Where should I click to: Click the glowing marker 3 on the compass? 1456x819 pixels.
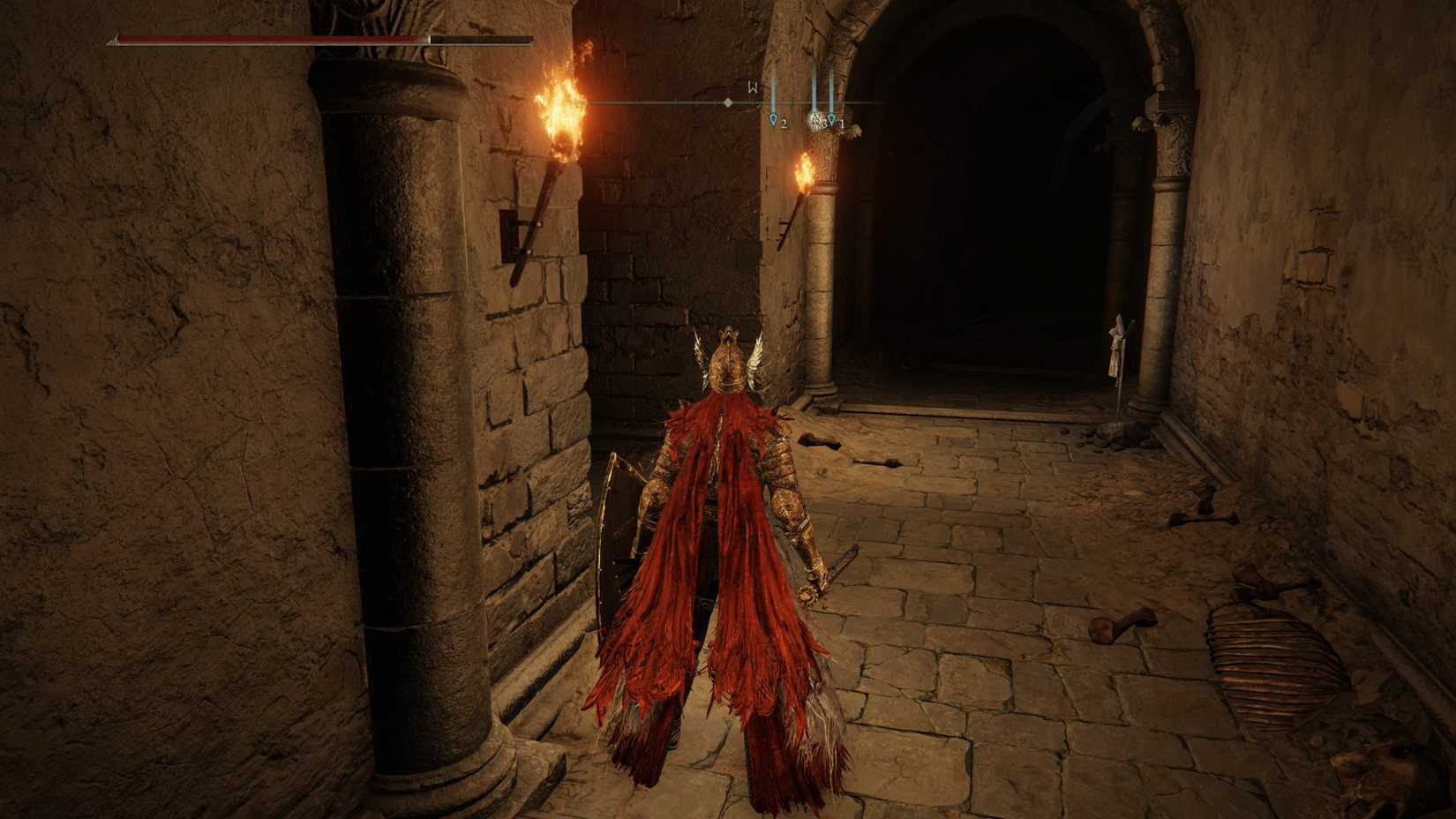[814, 116]
